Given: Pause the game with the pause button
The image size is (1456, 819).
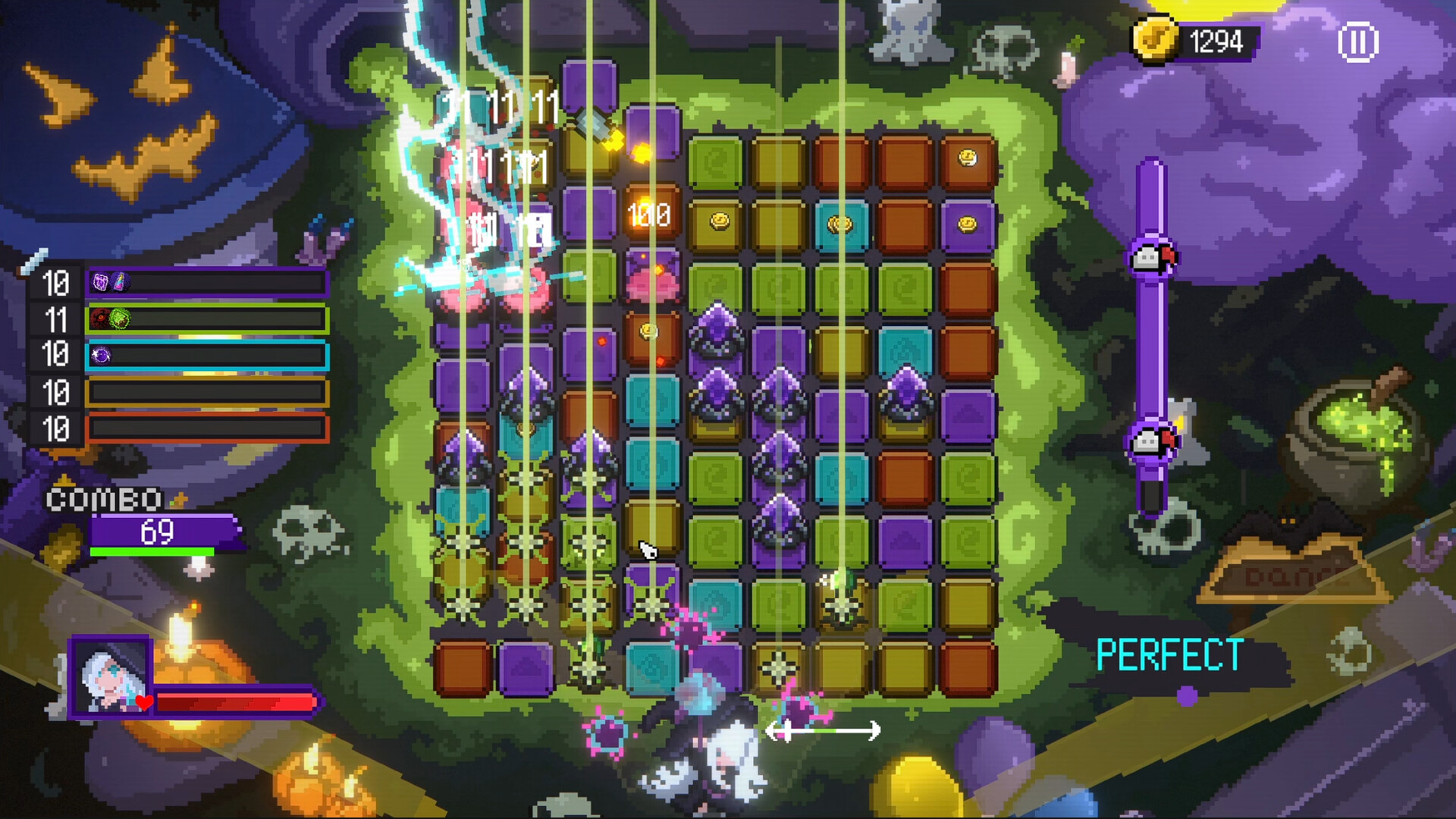Looking at the screenshot, I should click(1357, 42).
